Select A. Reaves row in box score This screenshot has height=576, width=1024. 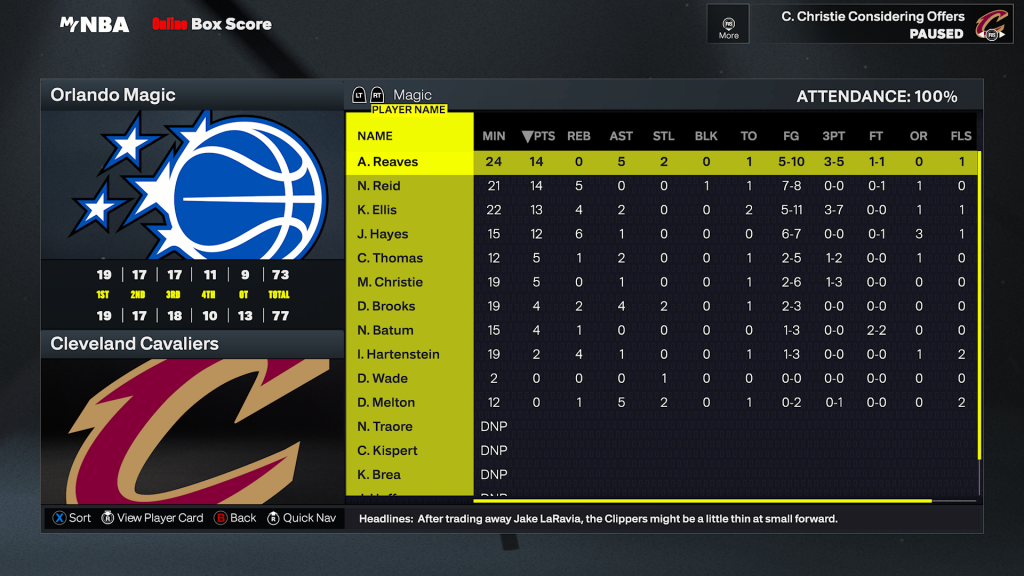(x=388, y=162)
